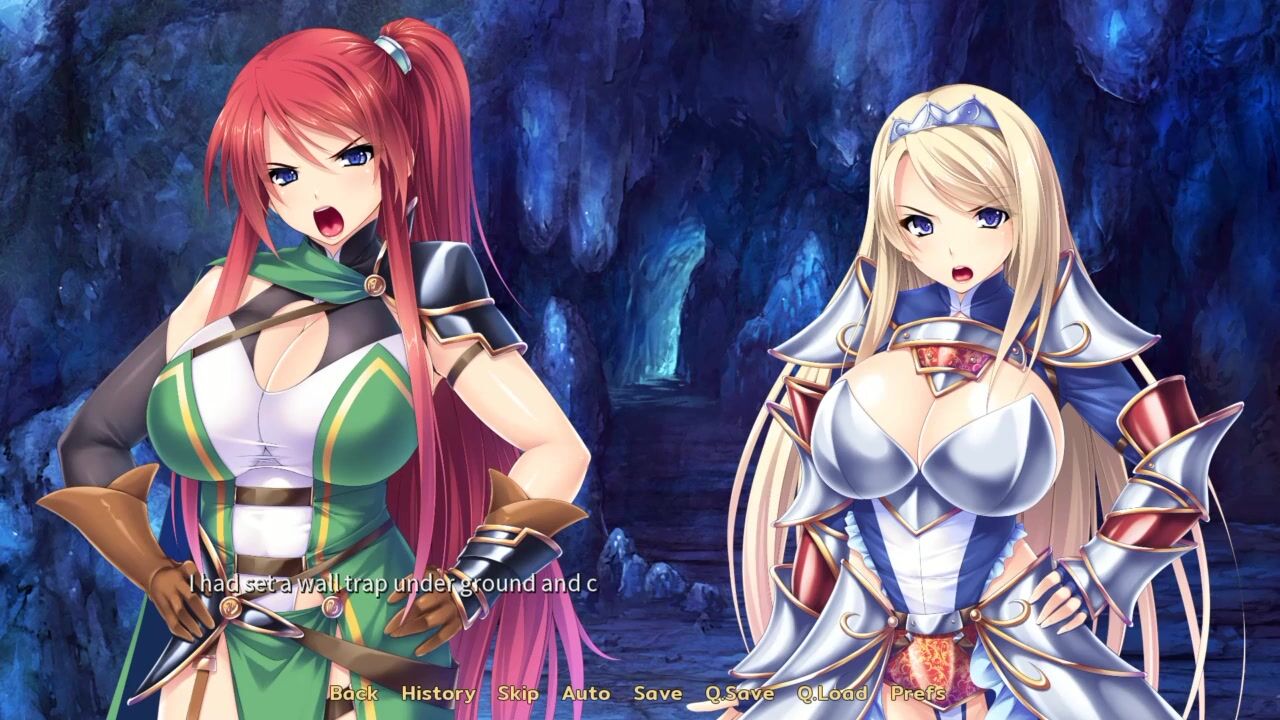Turn on Auto advance
The height and width of the screenshot is (720, 1280).
click(x=586, y=692)
